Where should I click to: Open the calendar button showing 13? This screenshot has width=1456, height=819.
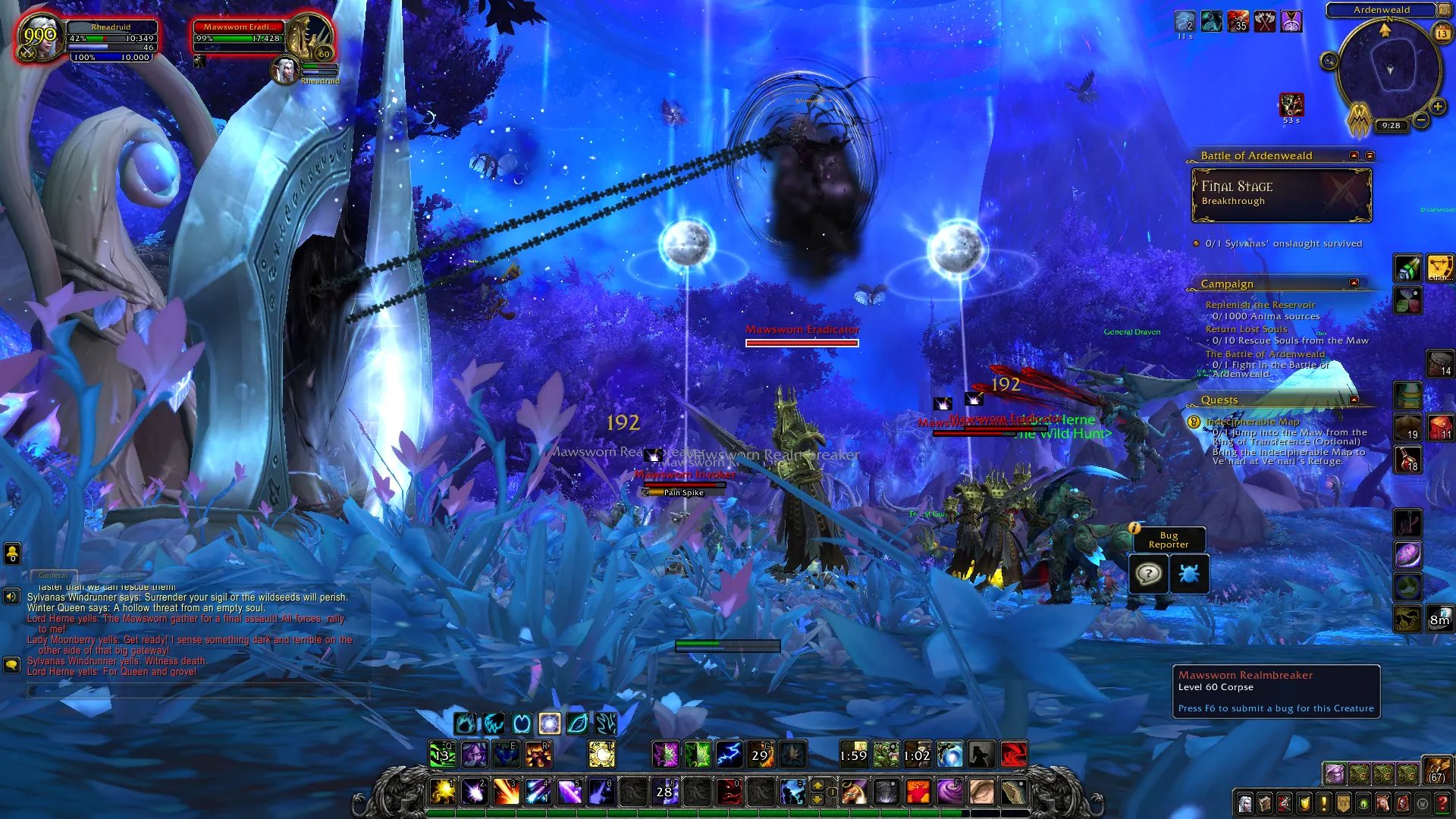[x=1442, y=33]
